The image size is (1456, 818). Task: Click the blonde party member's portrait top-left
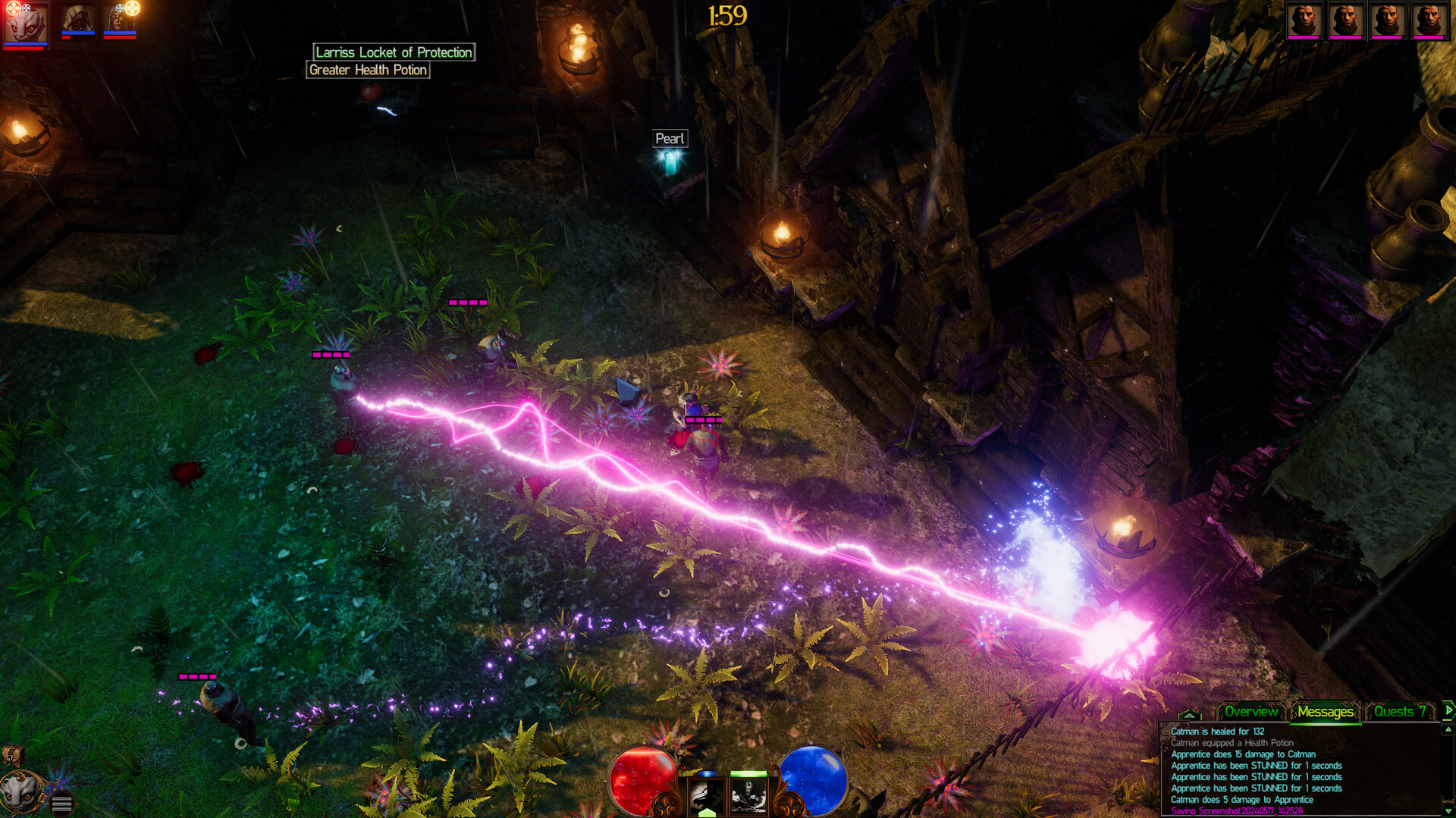(76, 20)
